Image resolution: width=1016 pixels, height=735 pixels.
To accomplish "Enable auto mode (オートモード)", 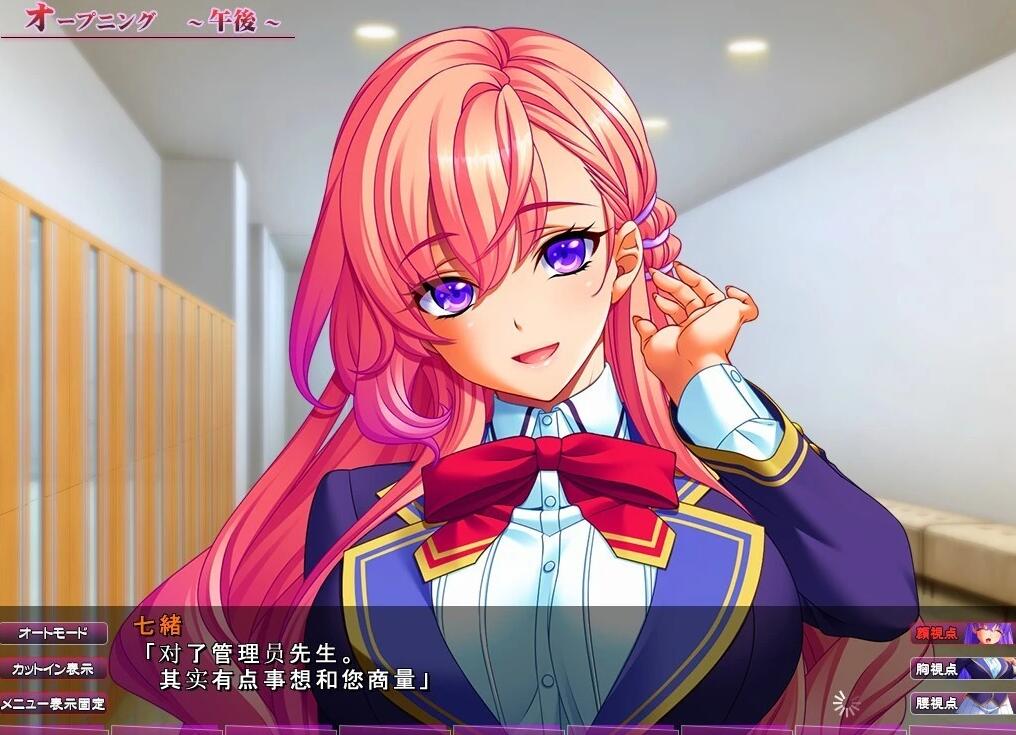I will pyautogui.click(x=53, y=633).
